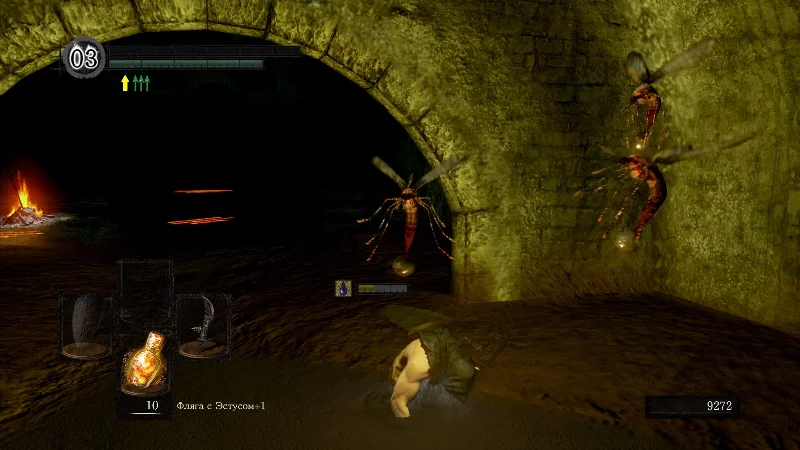Select the left-hand shield slot
The width and height of the screenshot is (800, 450).
click(85, 325)
